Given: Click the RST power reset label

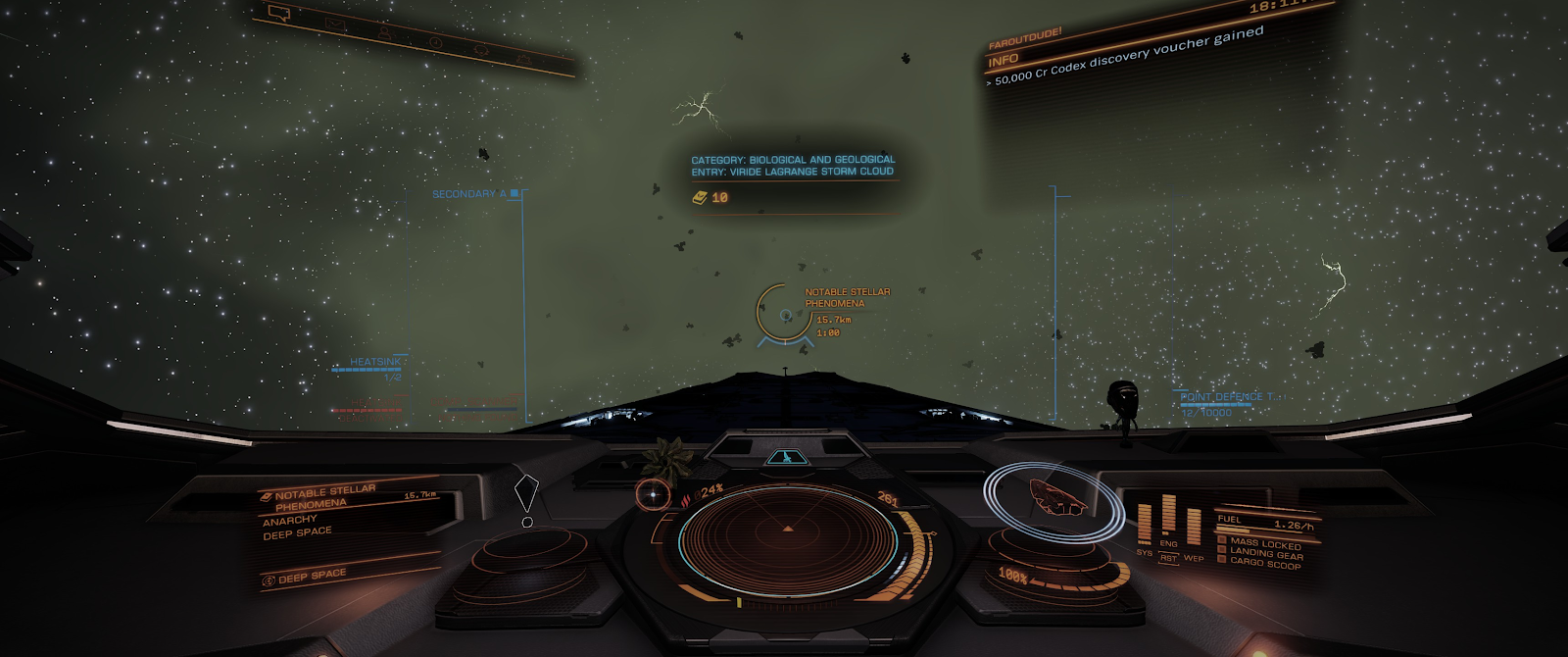Looking at the screenshot, I should [1168, 558].
